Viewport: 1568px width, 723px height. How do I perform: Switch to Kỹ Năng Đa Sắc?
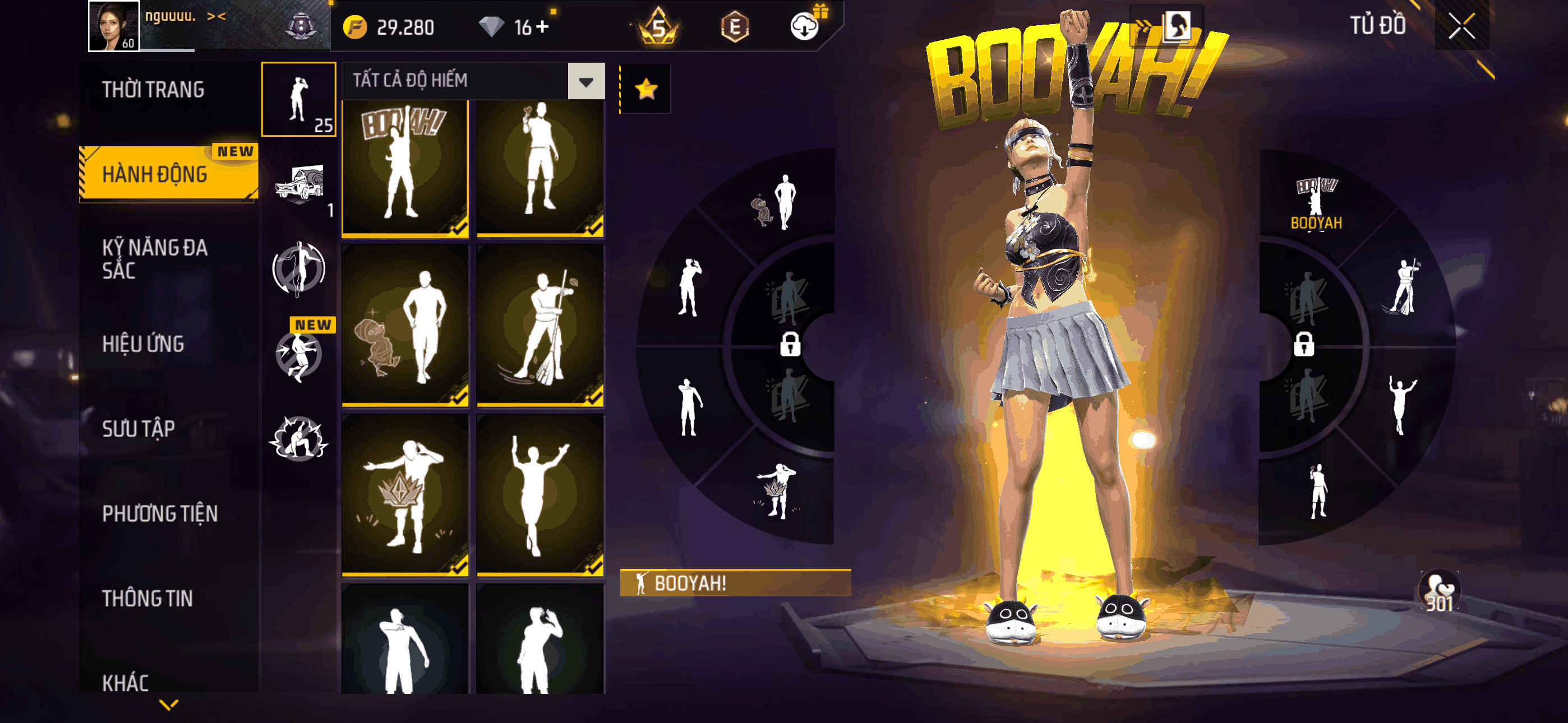155,258
